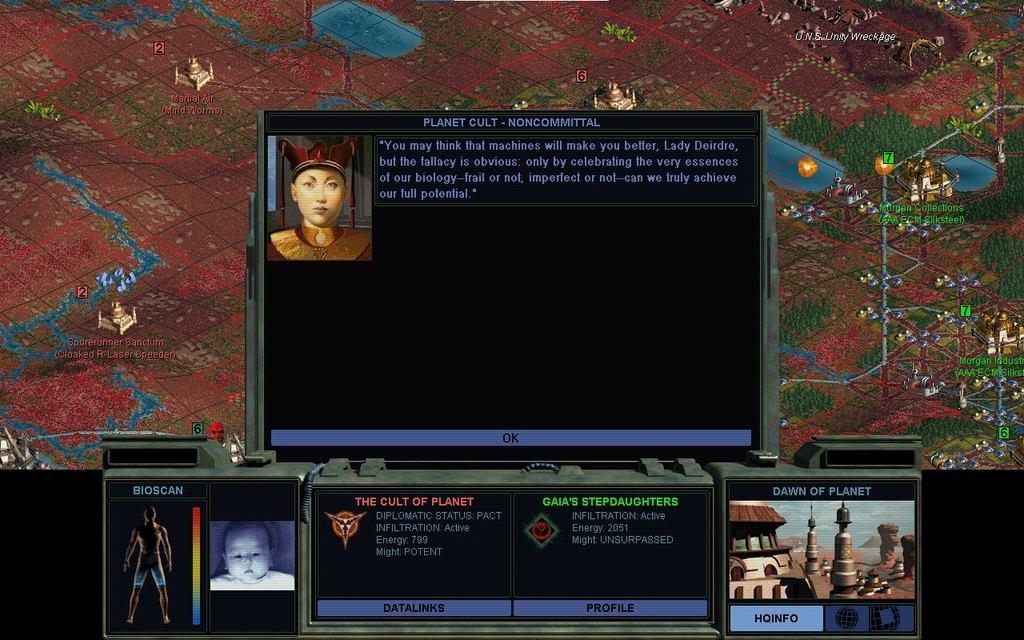Click the Bioscan infant image
The width and height of the screenshot is (1024, 640).
click(252, 555)
